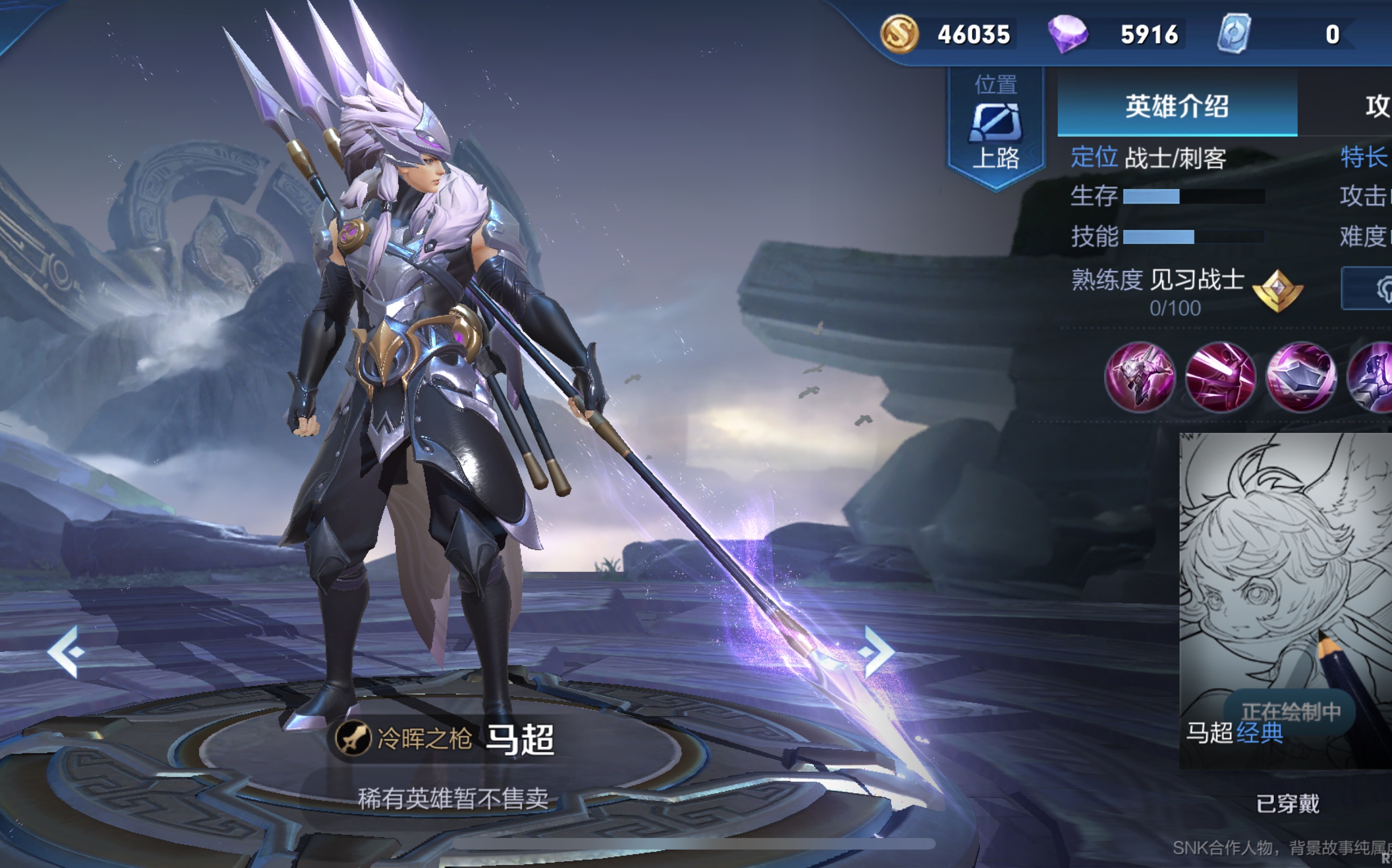
Task: Show the previous hero with left arrow
Action: [x=67, y=651]
